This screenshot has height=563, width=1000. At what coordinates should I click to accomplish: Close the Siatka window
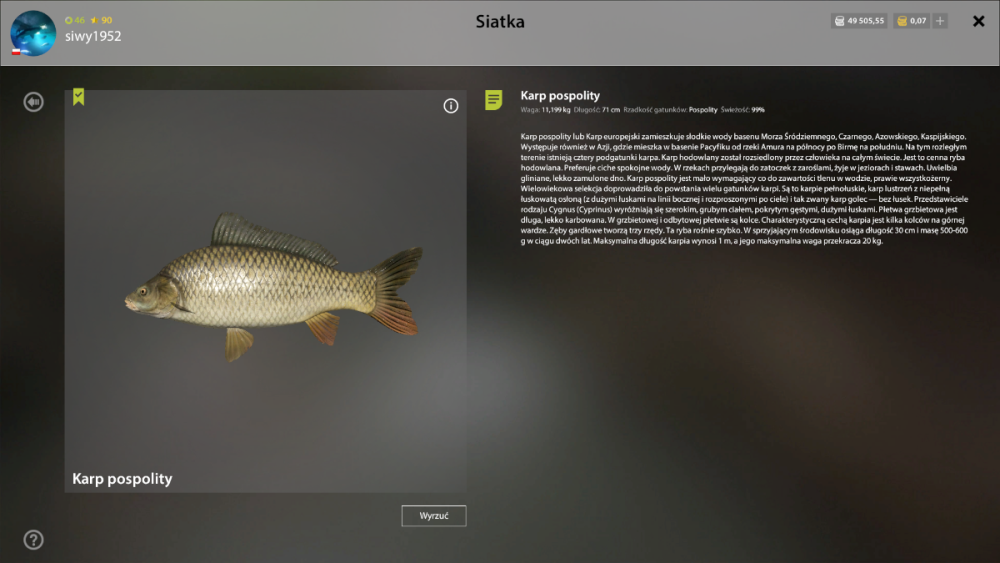point(978,21)
